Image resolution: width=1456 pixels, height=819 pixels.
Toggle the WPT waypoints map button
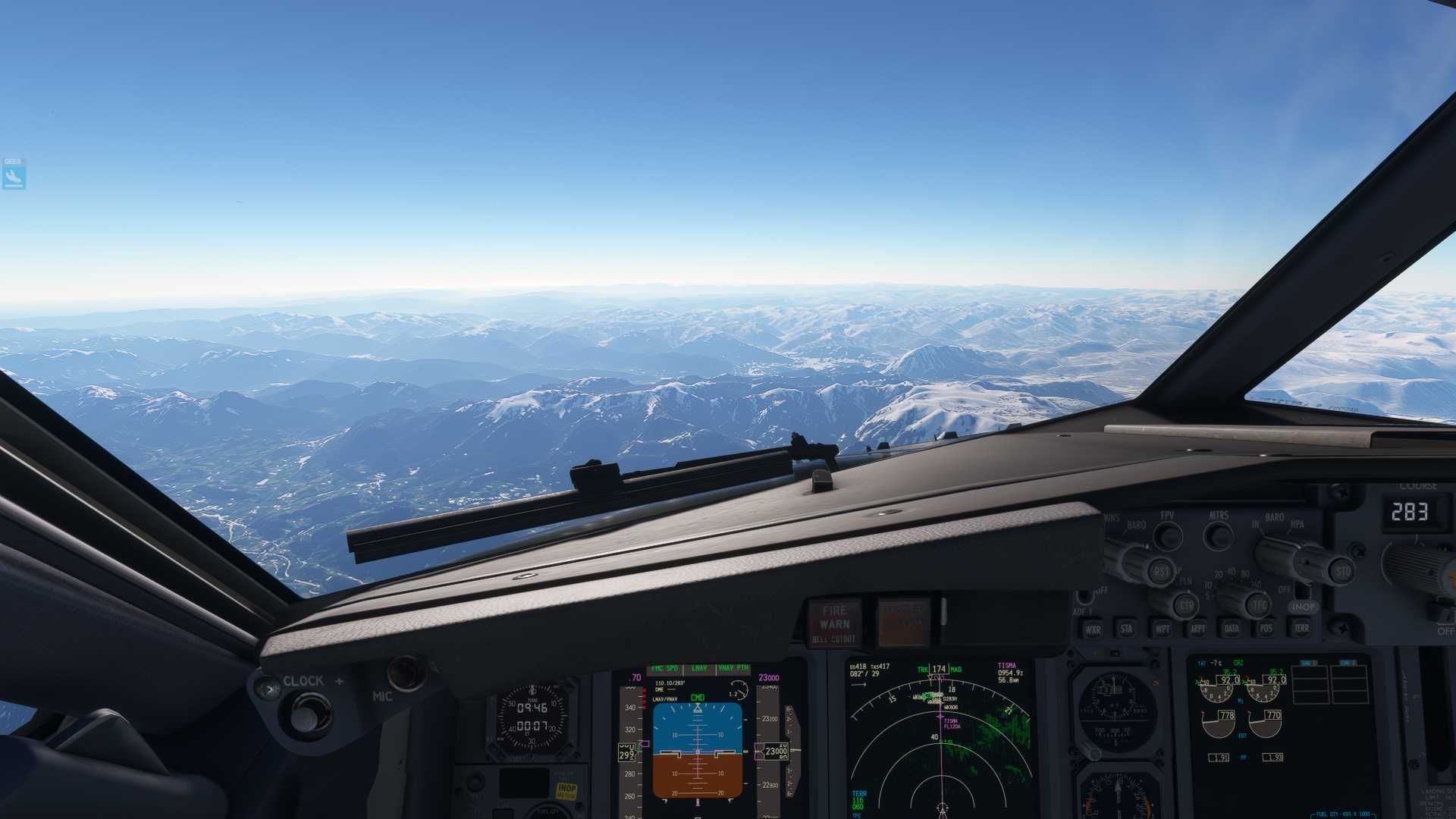1162,629
